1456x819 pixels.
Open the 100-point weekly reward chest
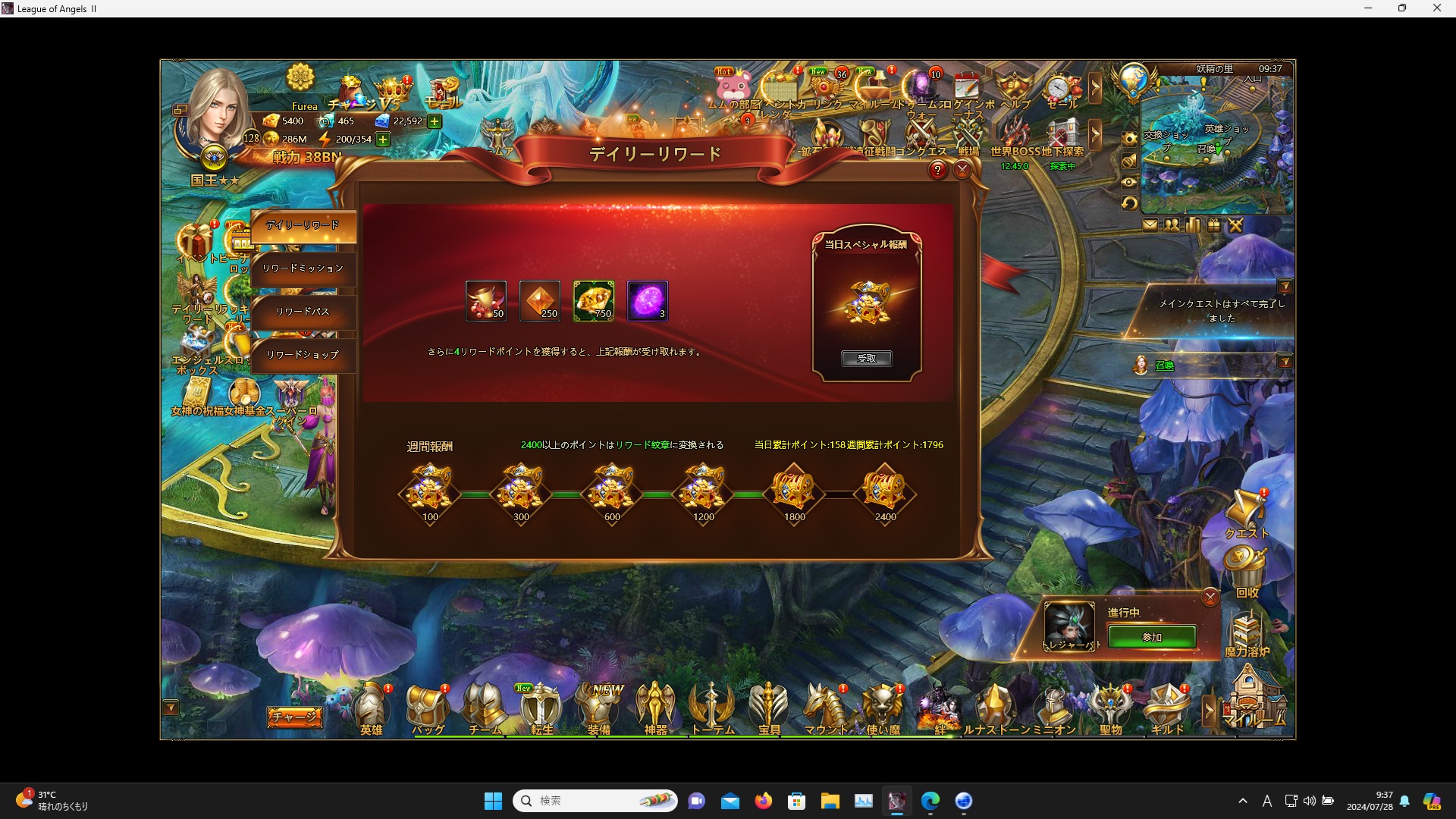point(430,493)
